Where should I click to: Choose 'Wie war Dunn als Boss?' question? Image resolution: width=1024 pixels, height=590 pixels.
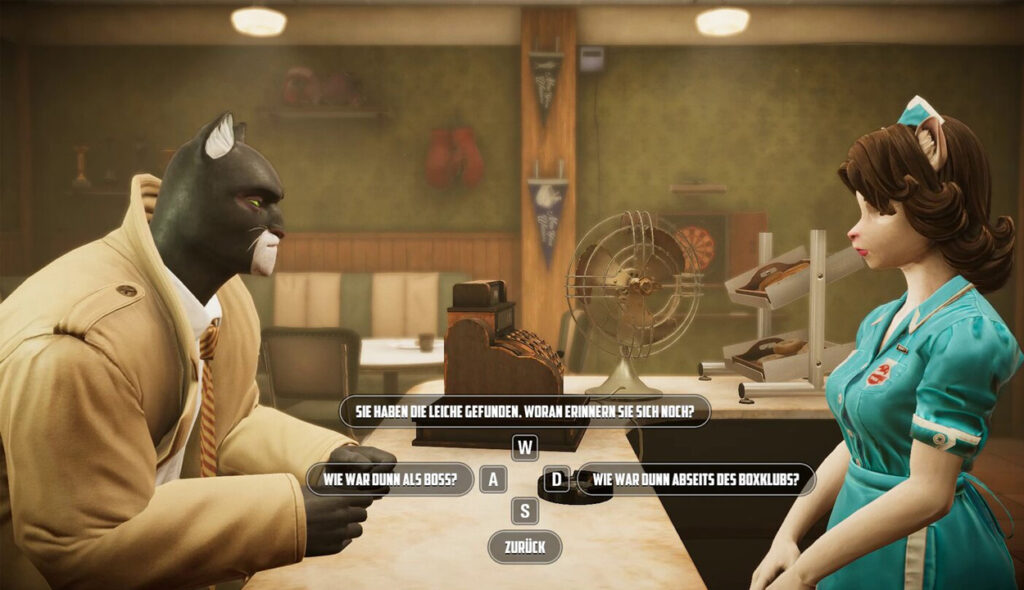(390, 479)
